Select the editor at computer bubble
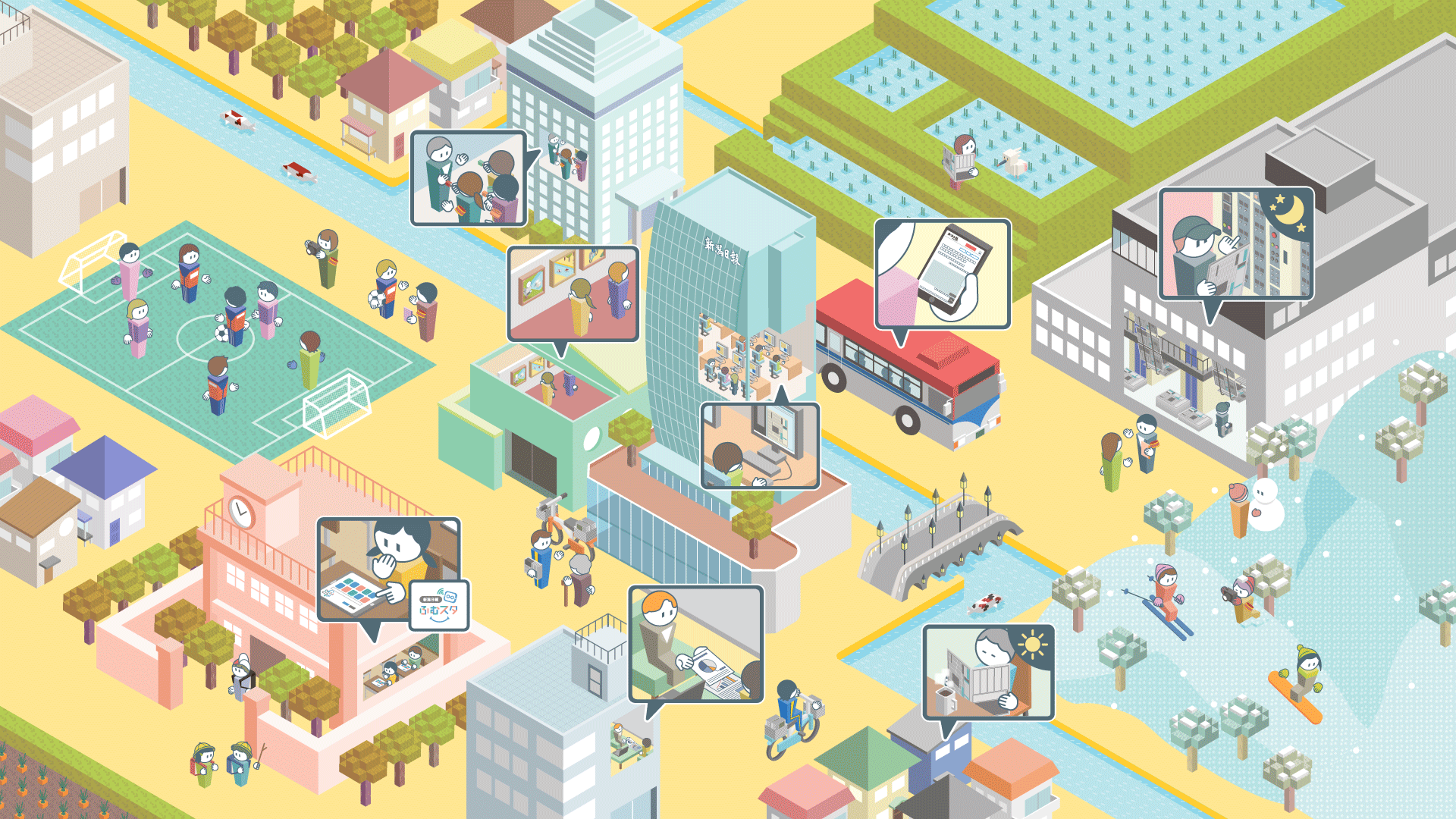The width and height of the screenshot is (1456, 819). (x=760, y=445)
